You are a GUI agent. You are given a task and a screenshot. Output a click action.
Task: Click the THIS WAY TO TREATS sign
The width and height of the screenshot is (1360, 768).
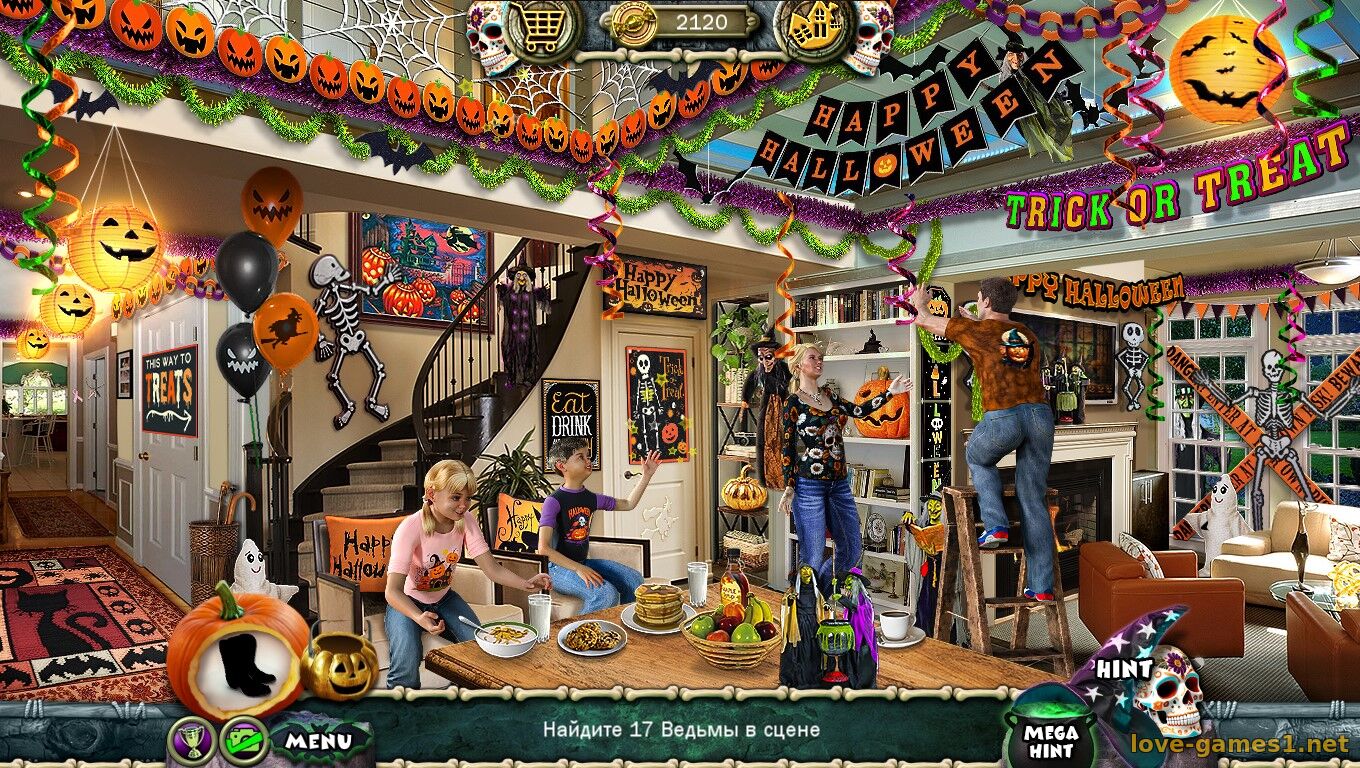coord(170,385)
